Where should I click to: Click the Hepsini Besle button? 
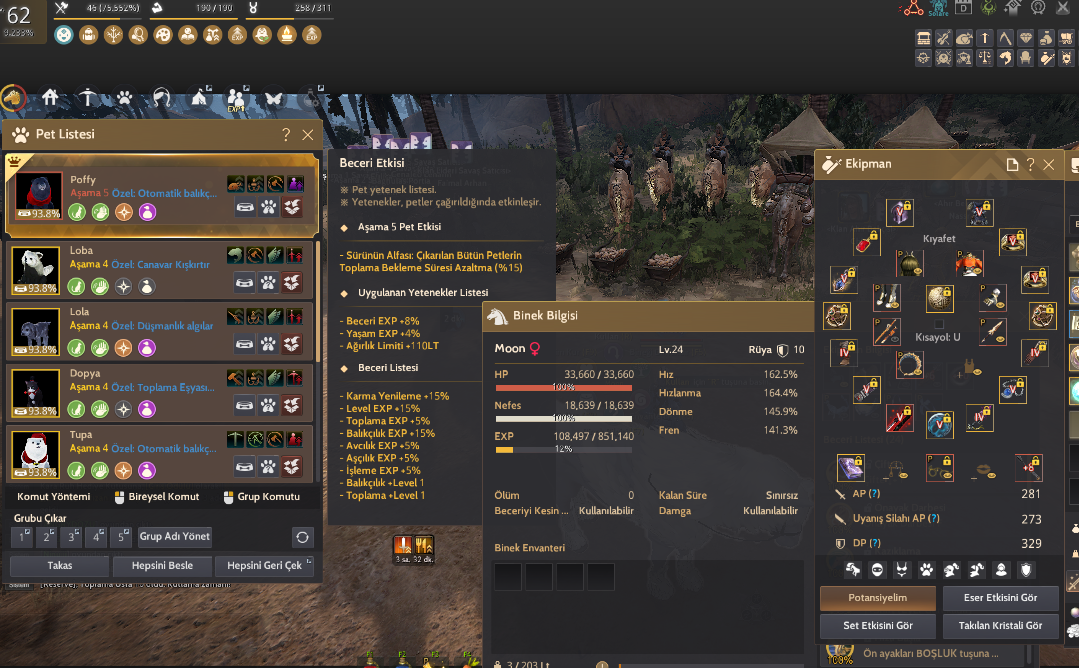tap(160, 566)
